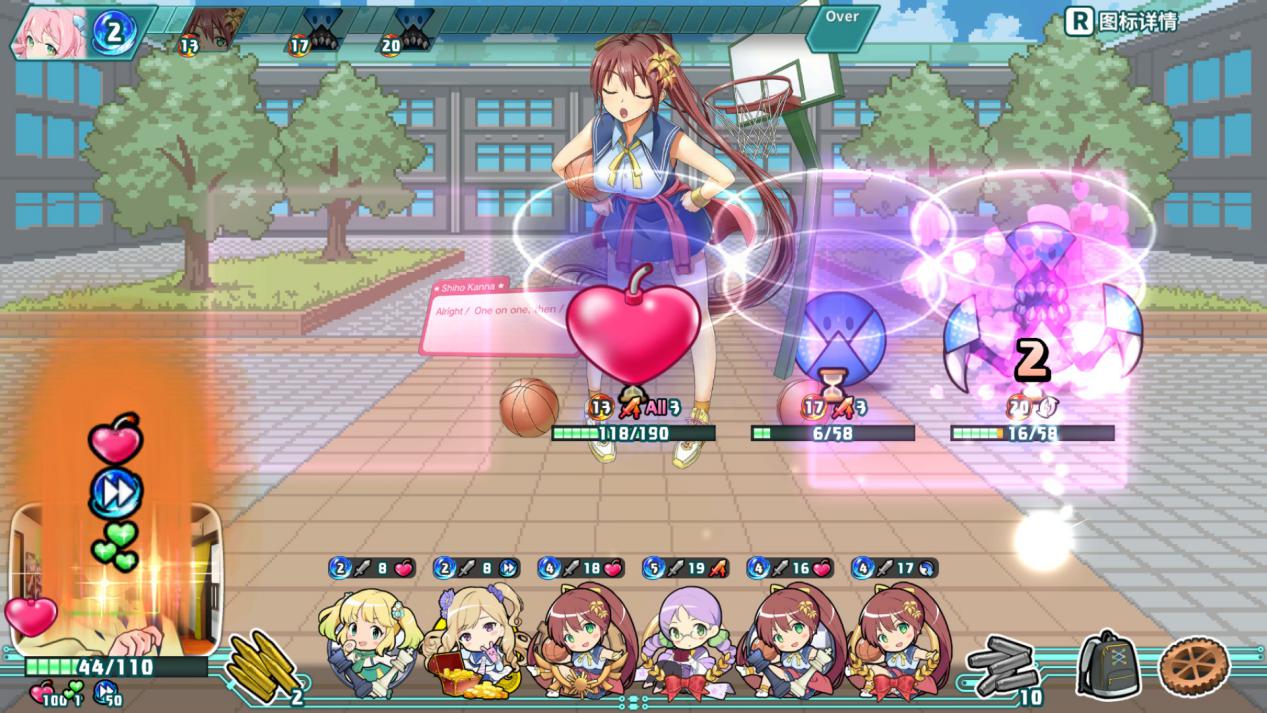Open the gold draw pile showing 2
This screenshot has width=1267, height=713.
point(262,665)
